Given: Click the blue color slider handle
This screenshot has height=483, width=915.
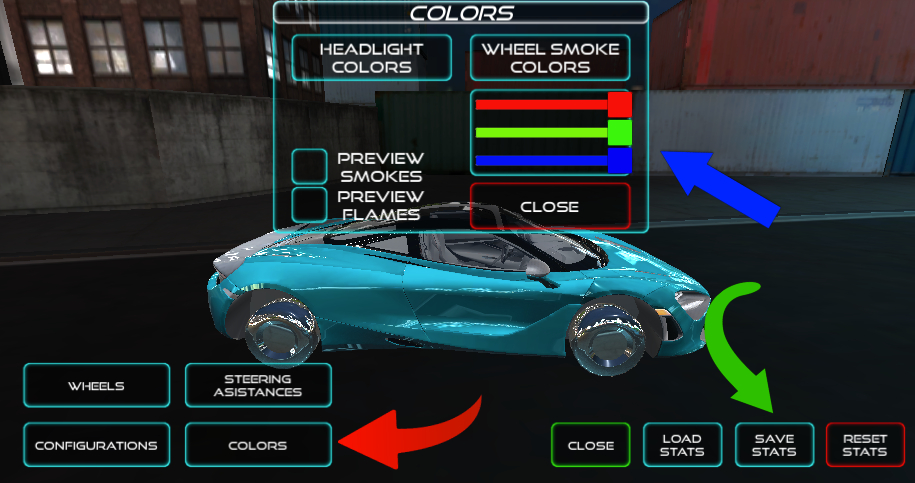Looking at the screenshot, I should click(620, 160).
